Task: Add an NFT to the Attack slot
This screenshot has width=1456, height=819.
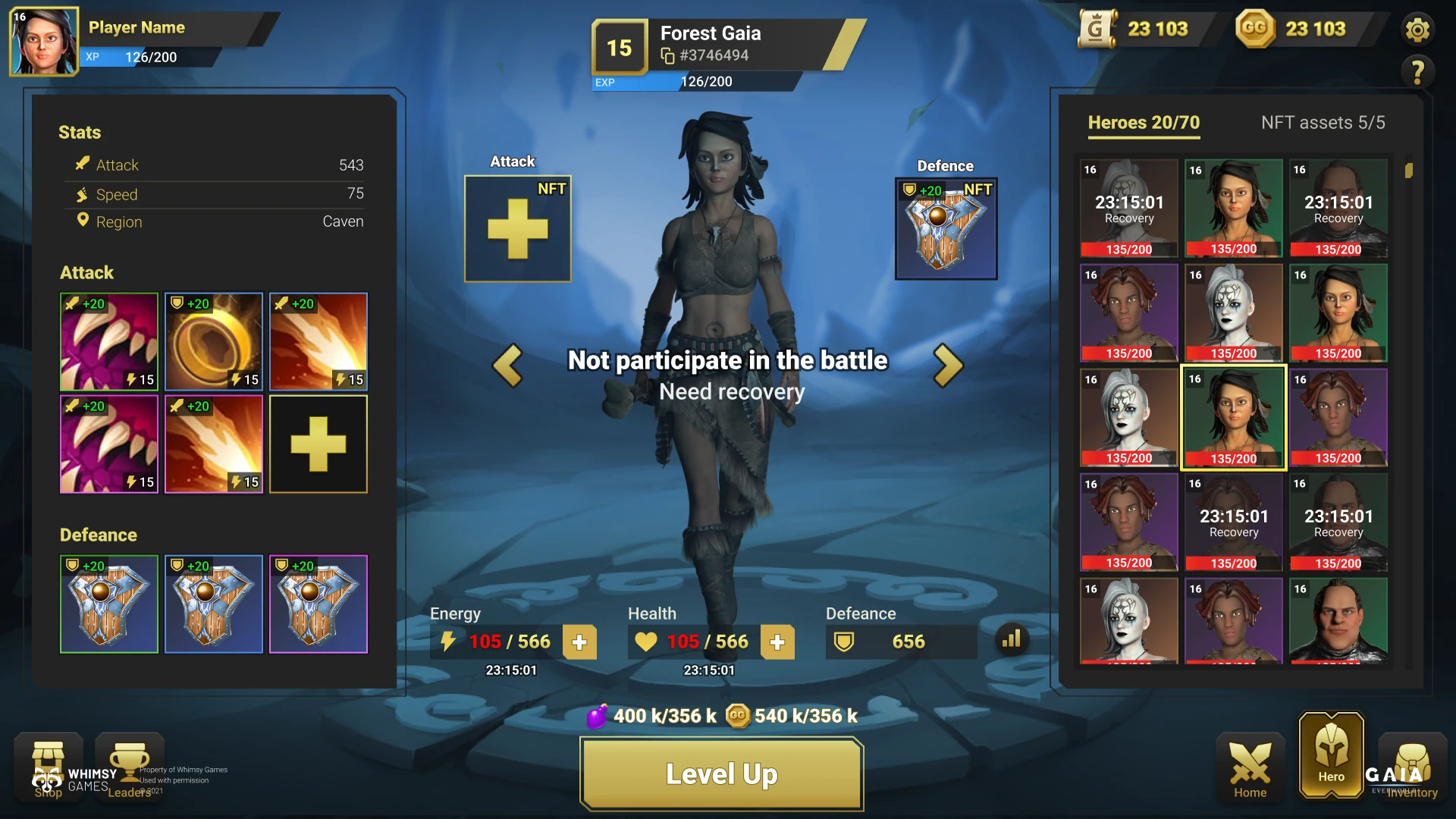Action: (x=517, y=229)
